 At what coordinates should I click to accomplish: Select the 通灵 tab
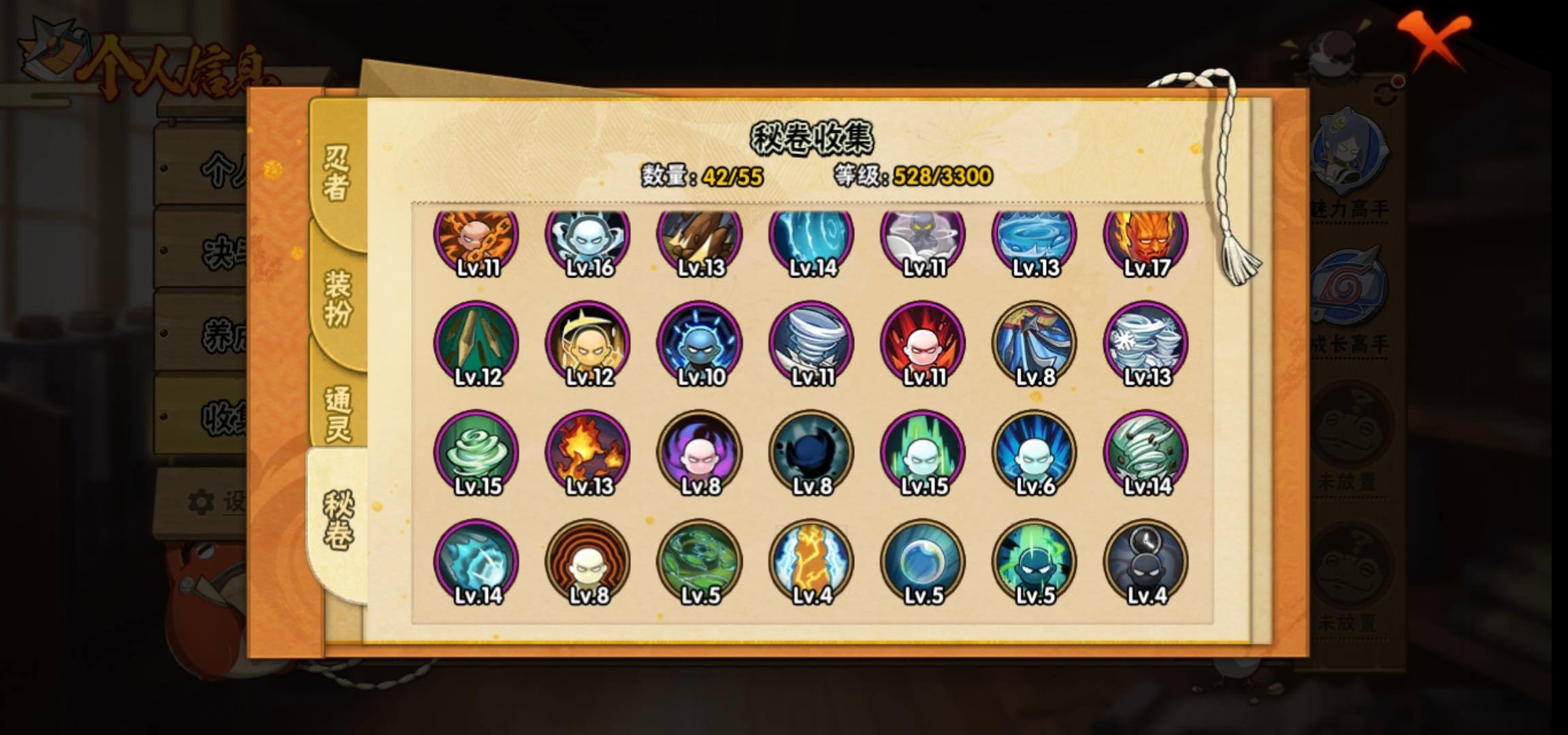(338, 414)
